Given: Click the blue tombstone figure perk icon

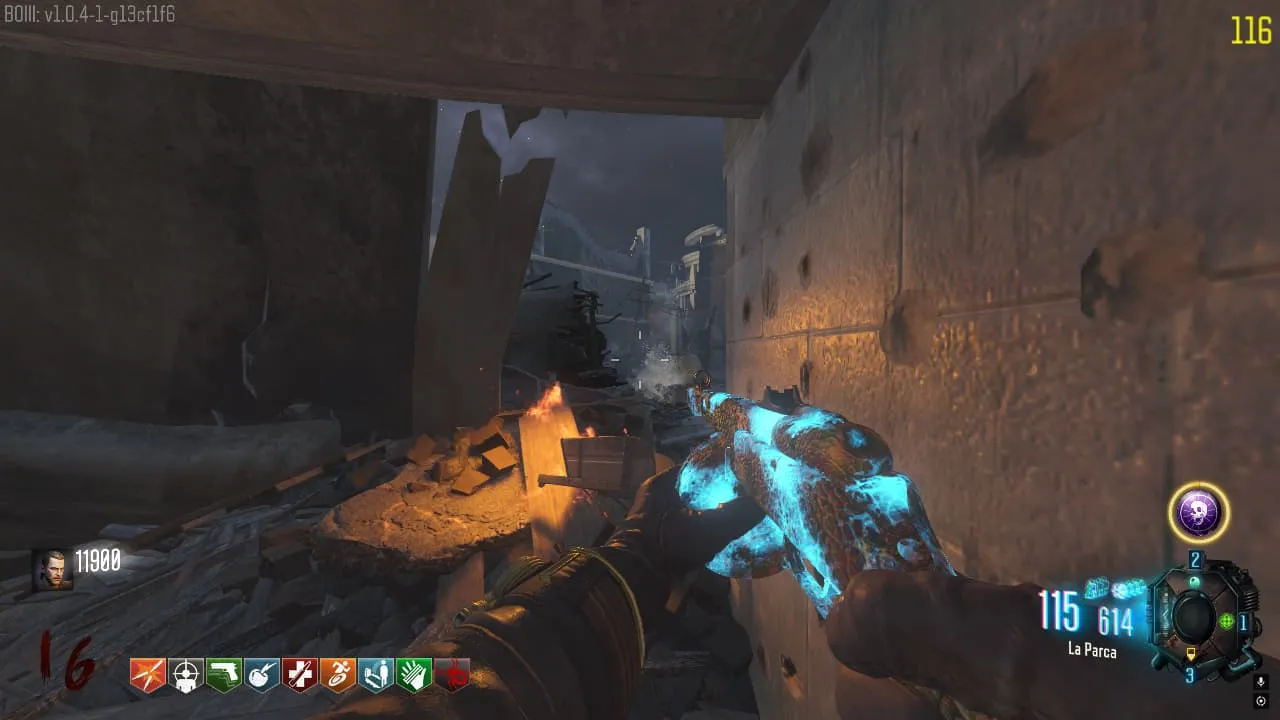Looking at the screenshot, I should click(376, 676).
